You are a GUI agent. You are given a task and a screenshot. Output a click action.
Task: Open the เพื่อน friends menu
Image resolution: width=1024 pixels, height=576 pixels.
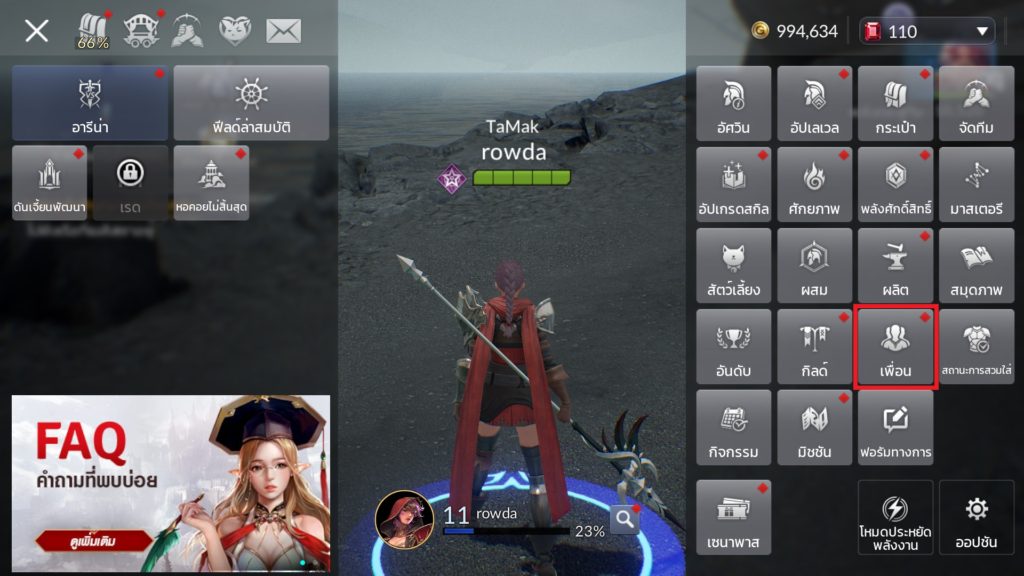pos(895,346)
